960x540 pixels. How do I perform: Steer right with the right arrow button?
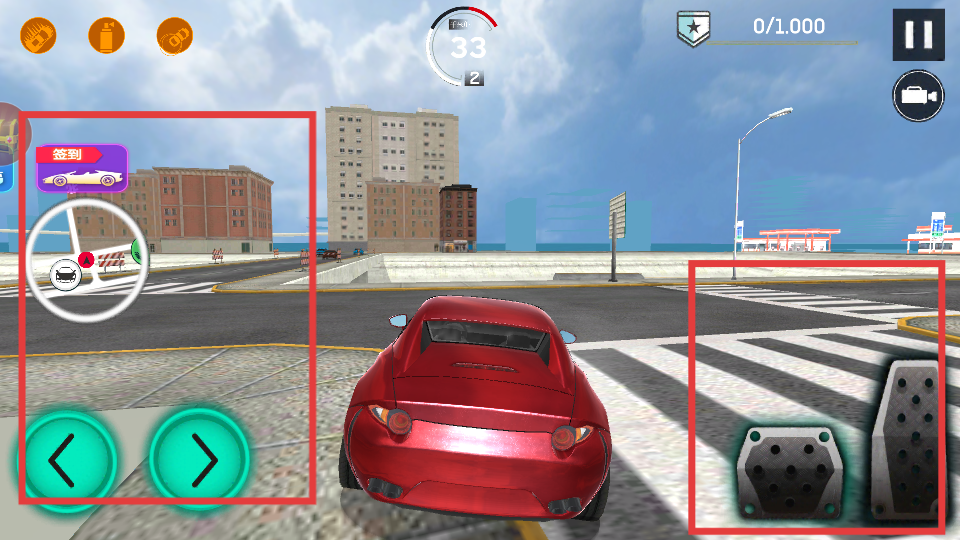pyautogui.click(x=200, y=460)
